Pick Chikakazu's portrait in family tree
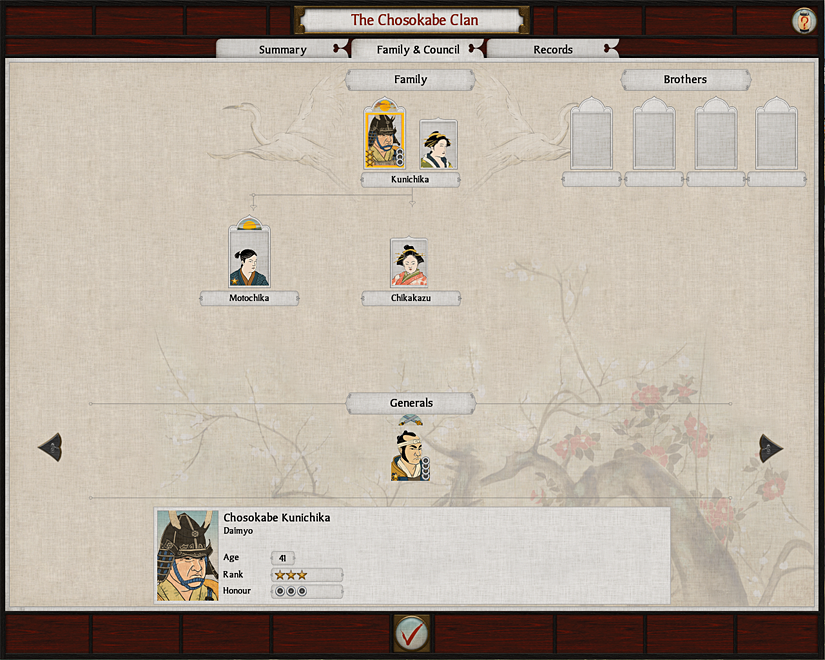Image resolution: width=825 pixels, height=660 pixels. click(x=409, y=264)
